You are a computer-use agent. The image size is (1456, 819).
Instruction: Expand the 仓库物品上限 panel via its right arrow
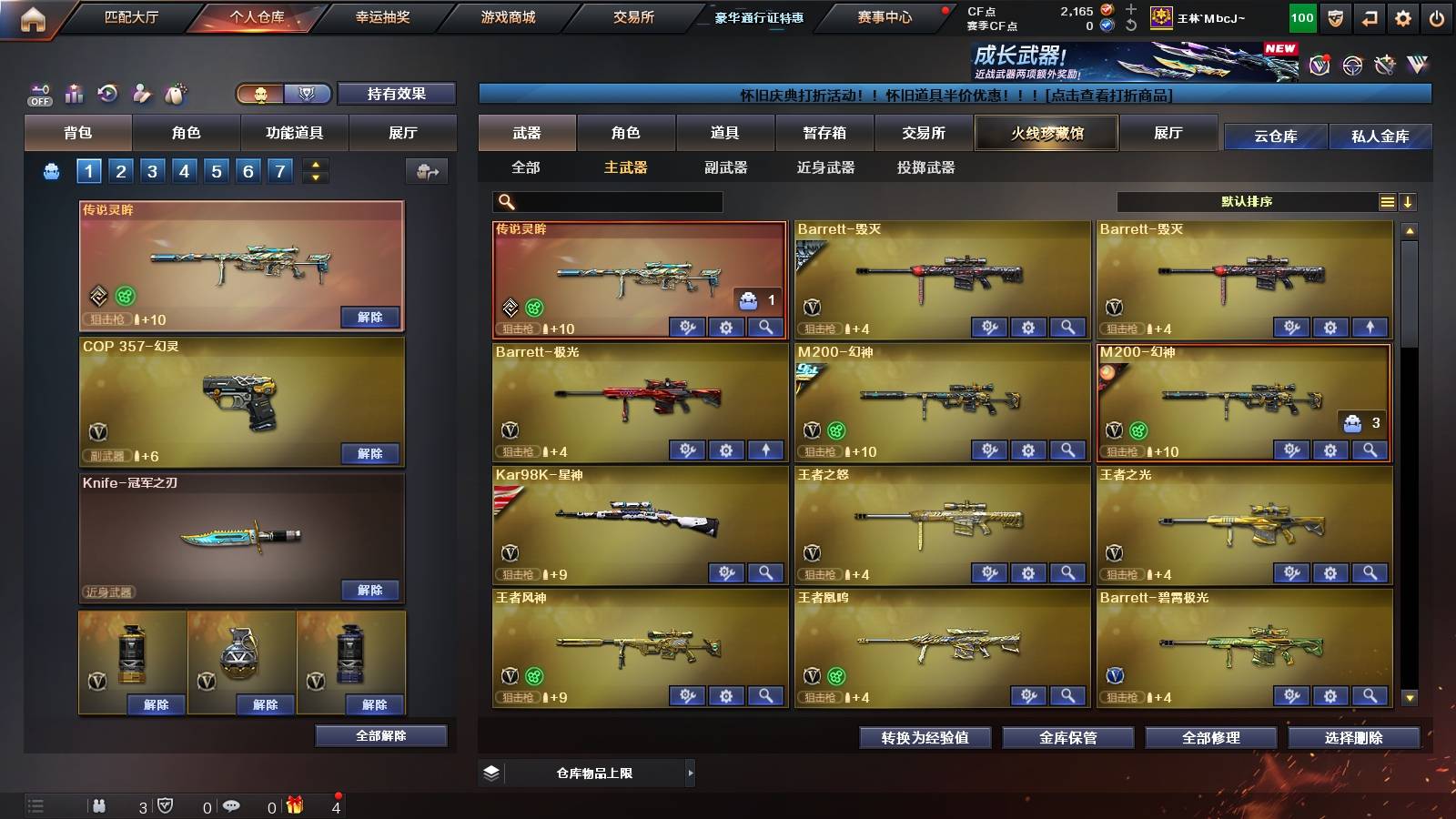[x=689, y=773]
